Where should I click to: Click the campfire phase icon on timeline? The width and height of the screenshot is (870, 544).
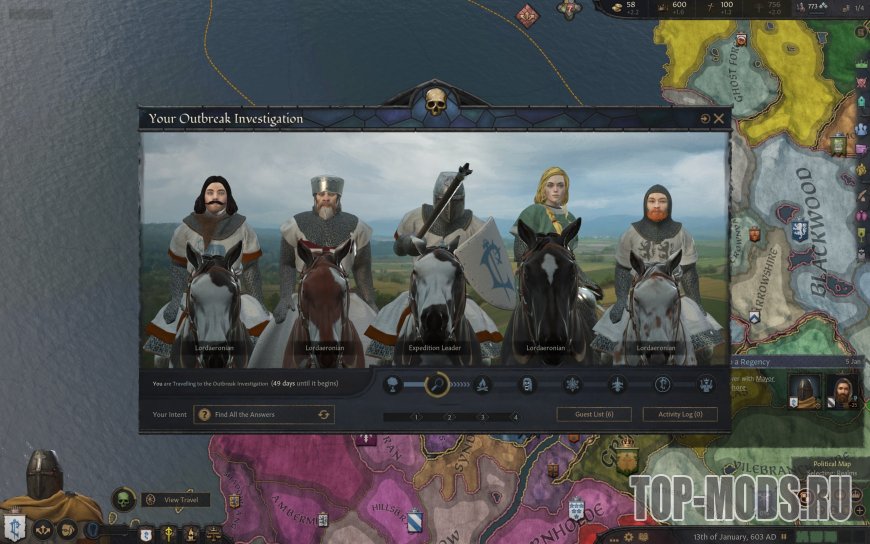coord(481,384)
